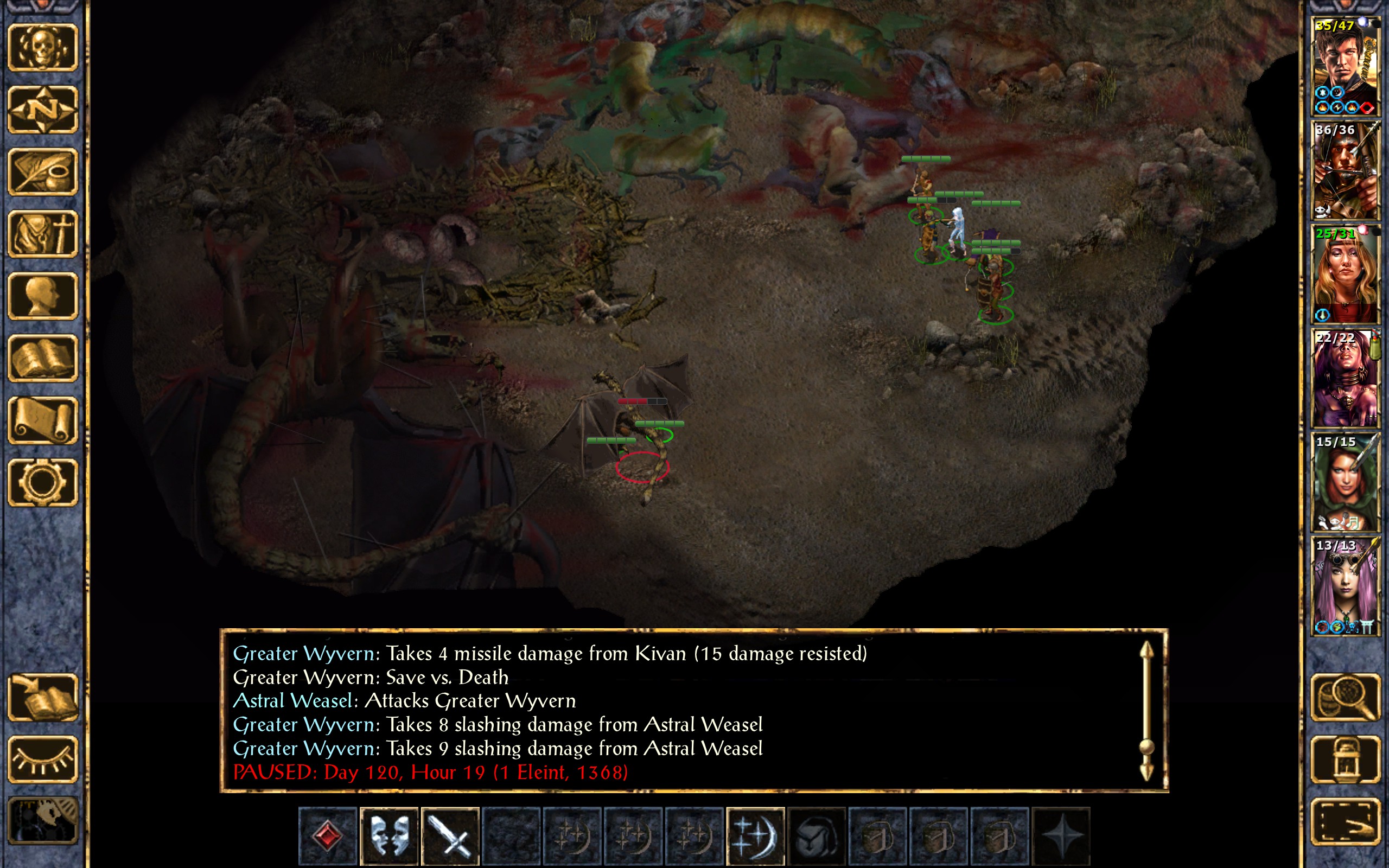Toggle the closed-eye interface hide button
This screenshot has height=868, width=1389.
coord(43,759)
